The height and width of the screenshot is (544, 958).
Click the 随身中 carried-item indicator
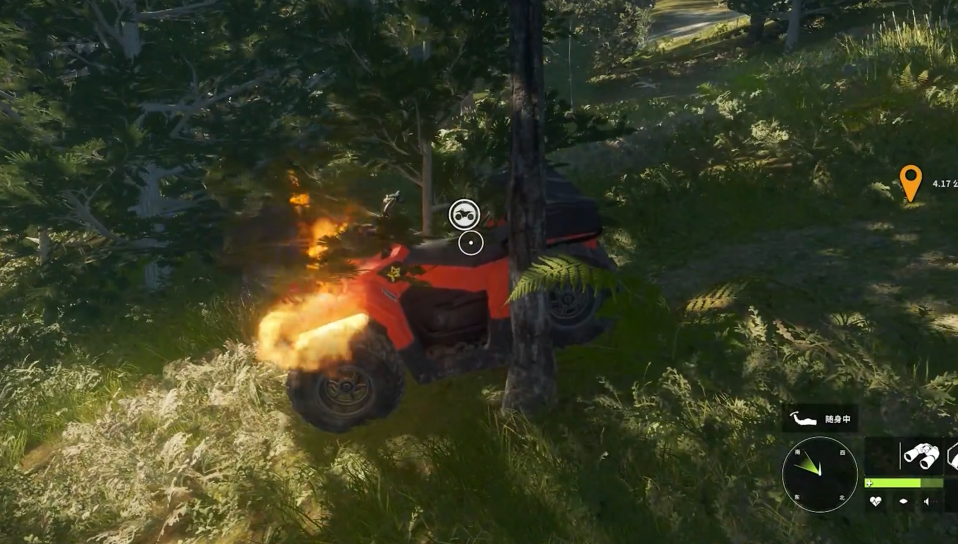click(820, 418)
